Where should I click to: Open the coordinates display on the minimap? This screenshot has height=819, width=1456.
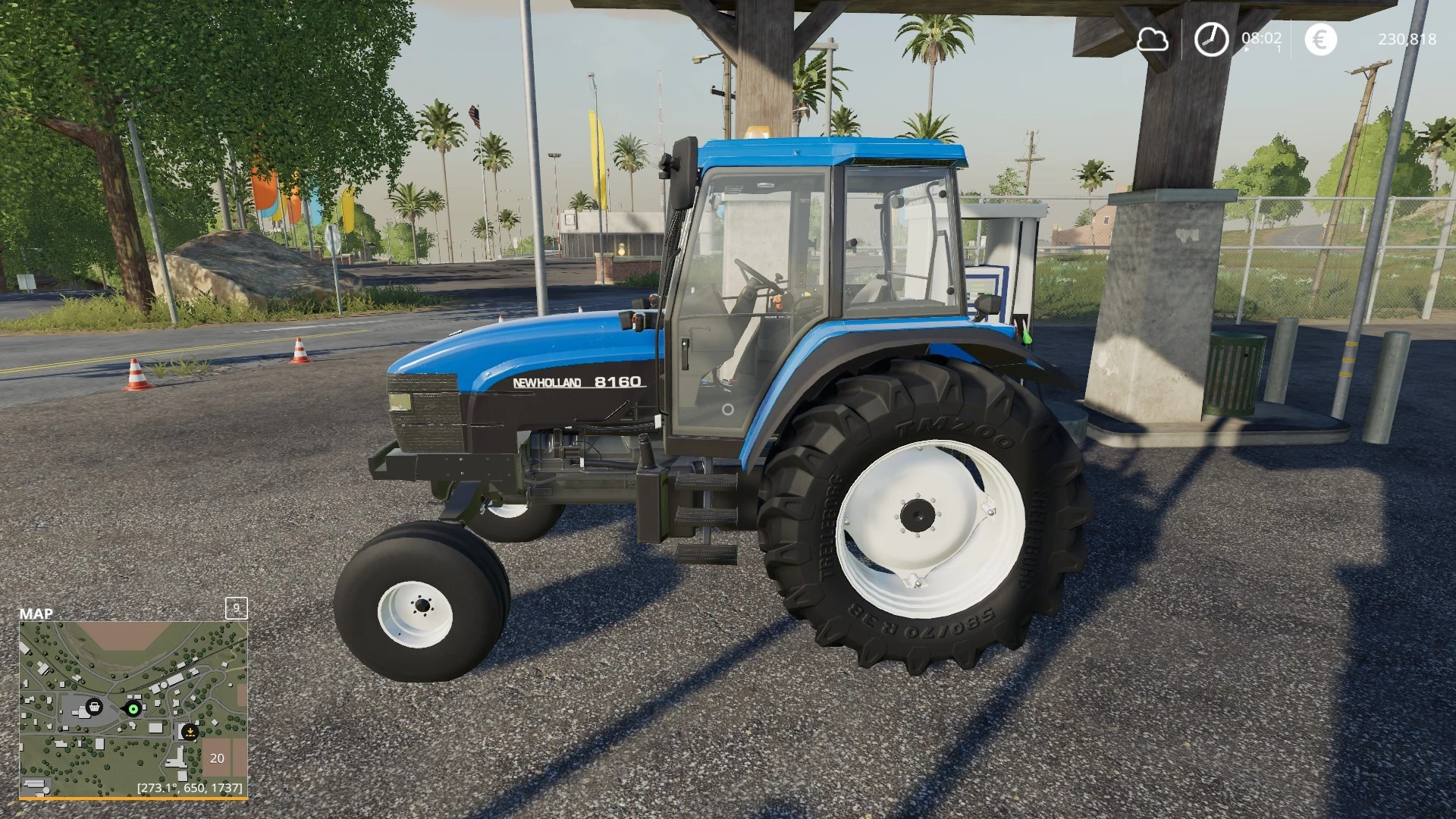point(190,787)
